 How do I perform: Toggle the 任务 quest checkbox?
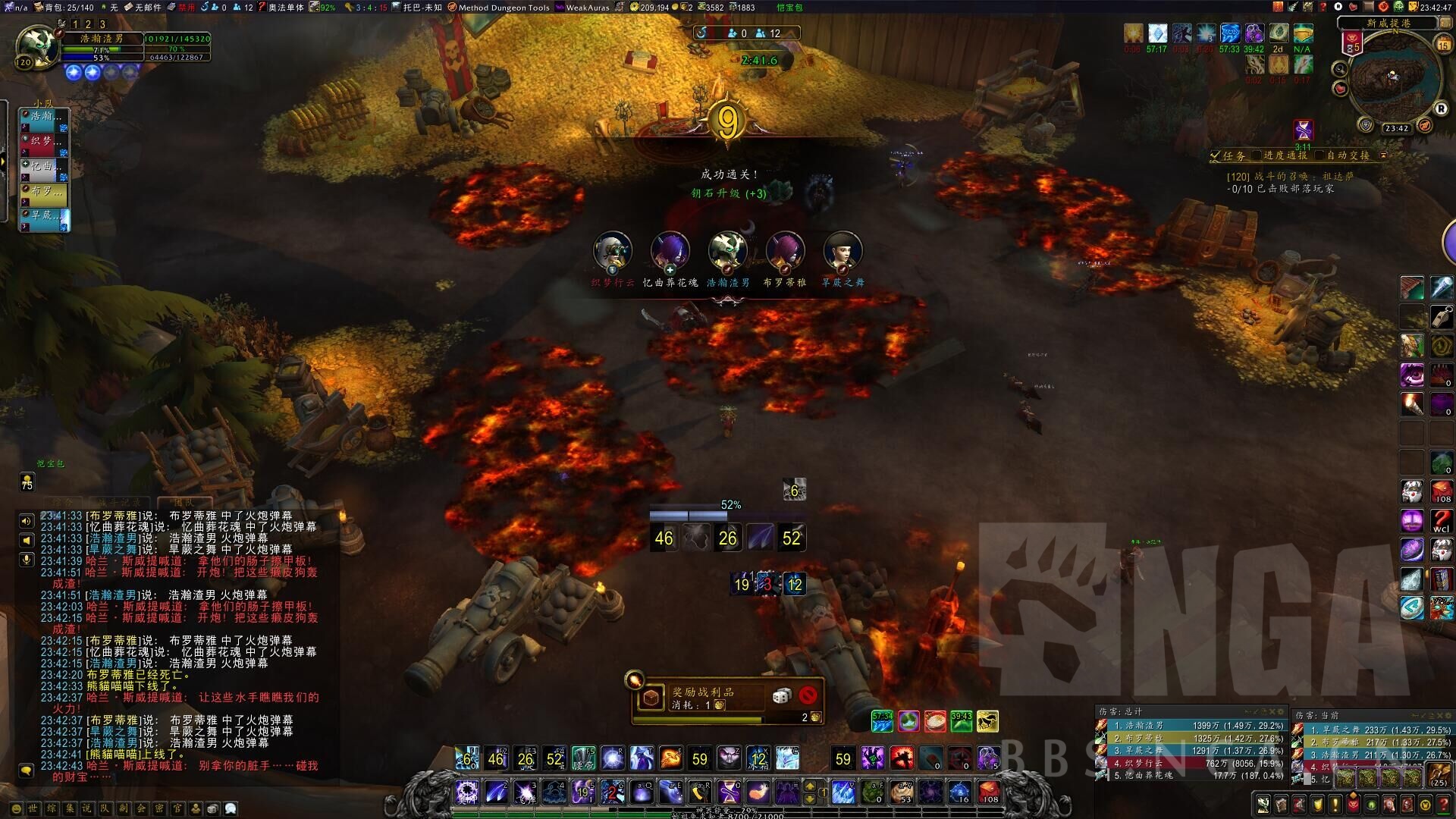pos(1216,155)
